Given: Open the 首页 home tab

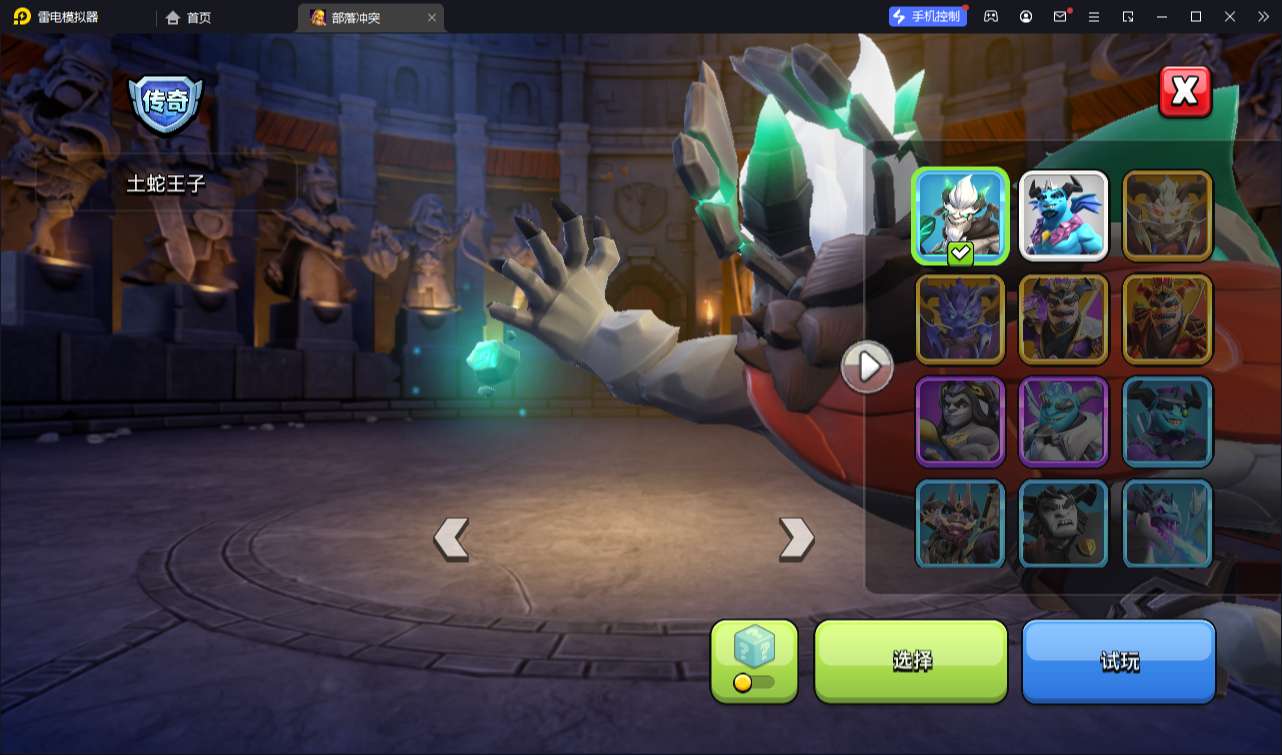Looking at the screenshot, I should point(189,17).
